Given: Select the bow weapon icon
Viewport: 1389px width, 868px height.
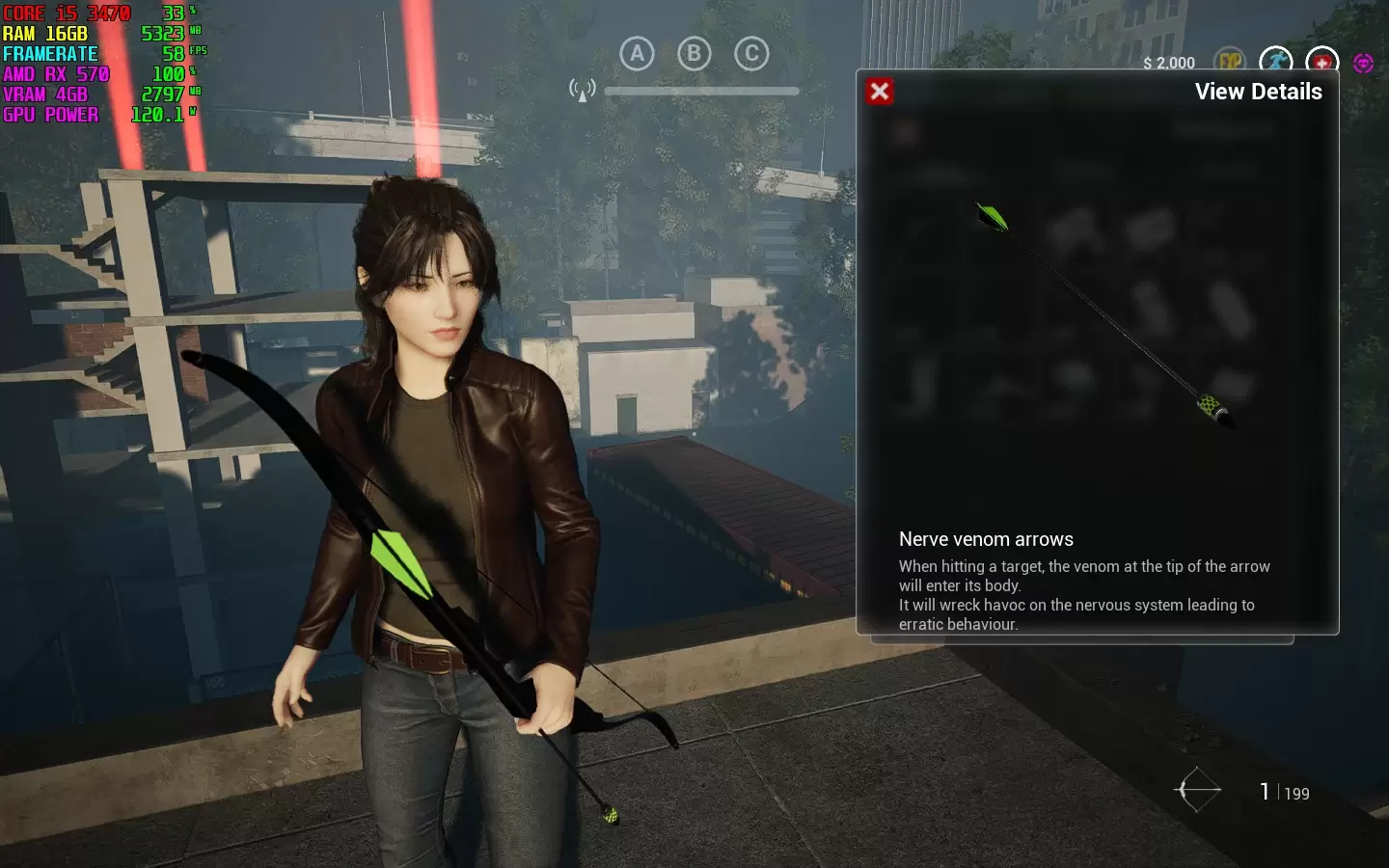Looking at the screenshot, I should point(1197,790).
